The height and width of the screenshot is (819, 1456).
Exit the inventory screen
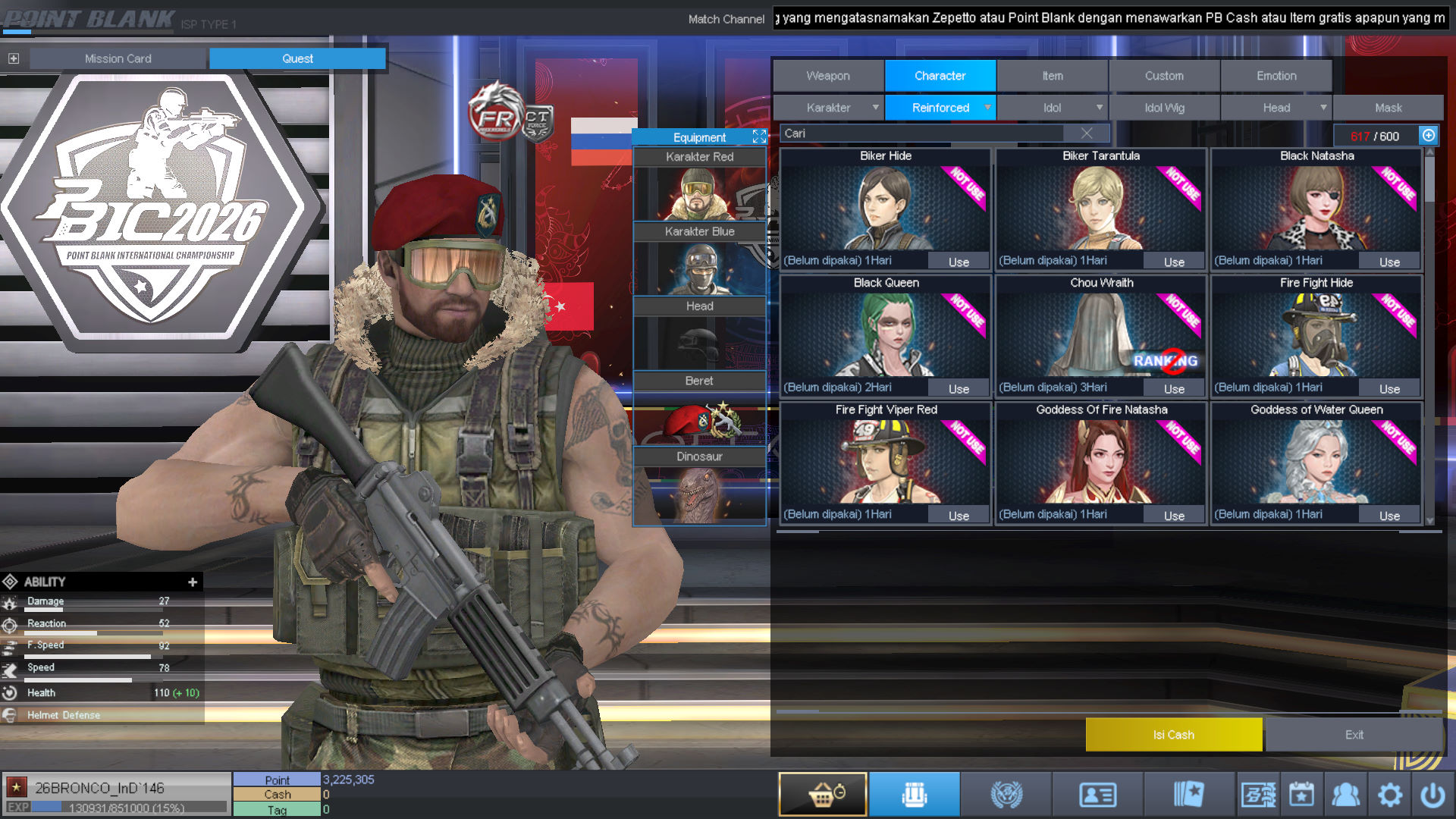pyautogui.click(x=1354, y=734)
